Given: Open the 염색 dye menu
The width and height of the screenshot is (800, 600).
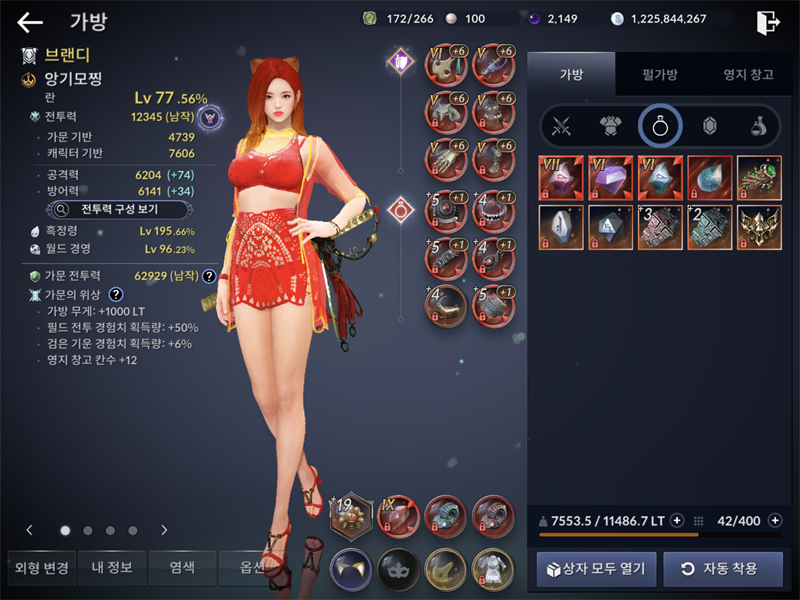Looking at the screenshot, I should [182, 568].
